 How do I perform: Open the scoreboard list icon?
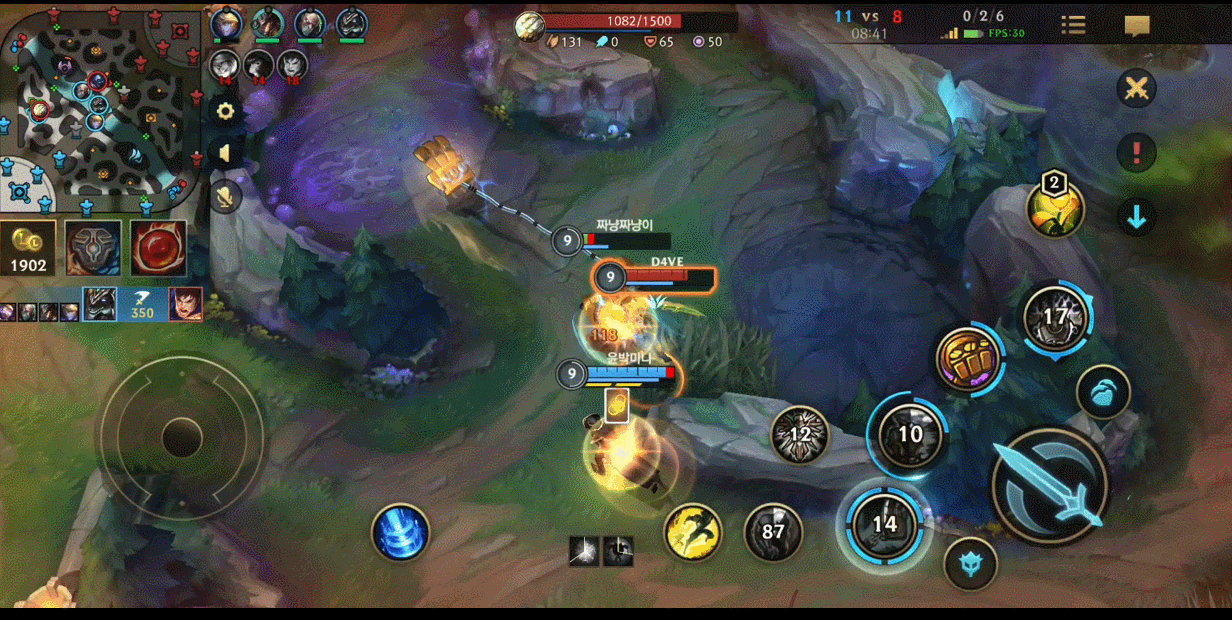tap(1073, 26)
